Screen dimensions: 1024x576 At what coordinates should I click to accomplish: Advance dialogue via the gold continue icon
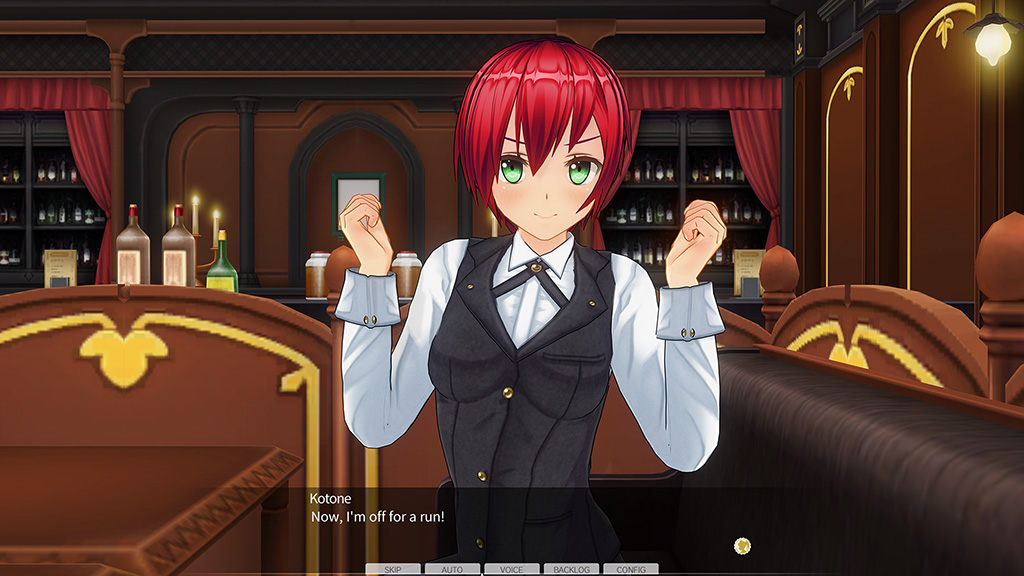tap(742, 545)
